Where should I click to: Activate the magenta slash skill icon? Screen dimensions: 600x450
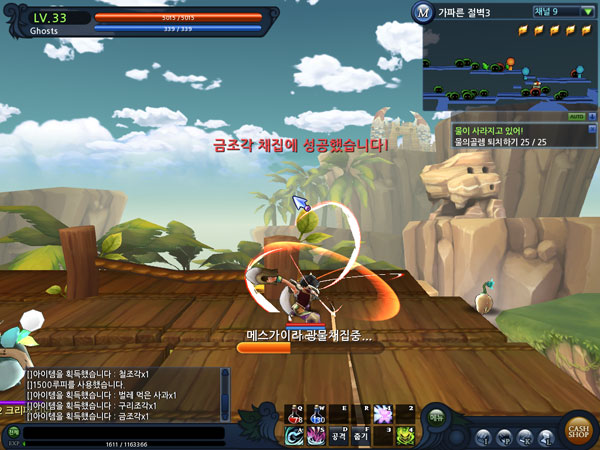pyautogui.click(x=317, y=436)
